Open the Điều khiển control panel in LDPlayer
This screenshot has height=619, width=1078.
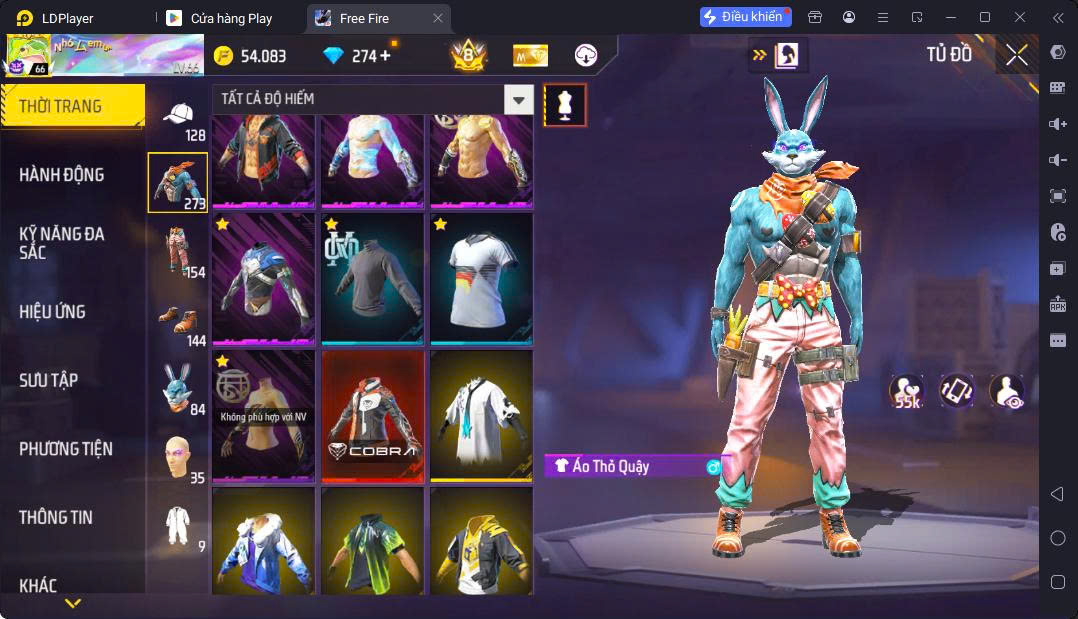coord(745,17)
